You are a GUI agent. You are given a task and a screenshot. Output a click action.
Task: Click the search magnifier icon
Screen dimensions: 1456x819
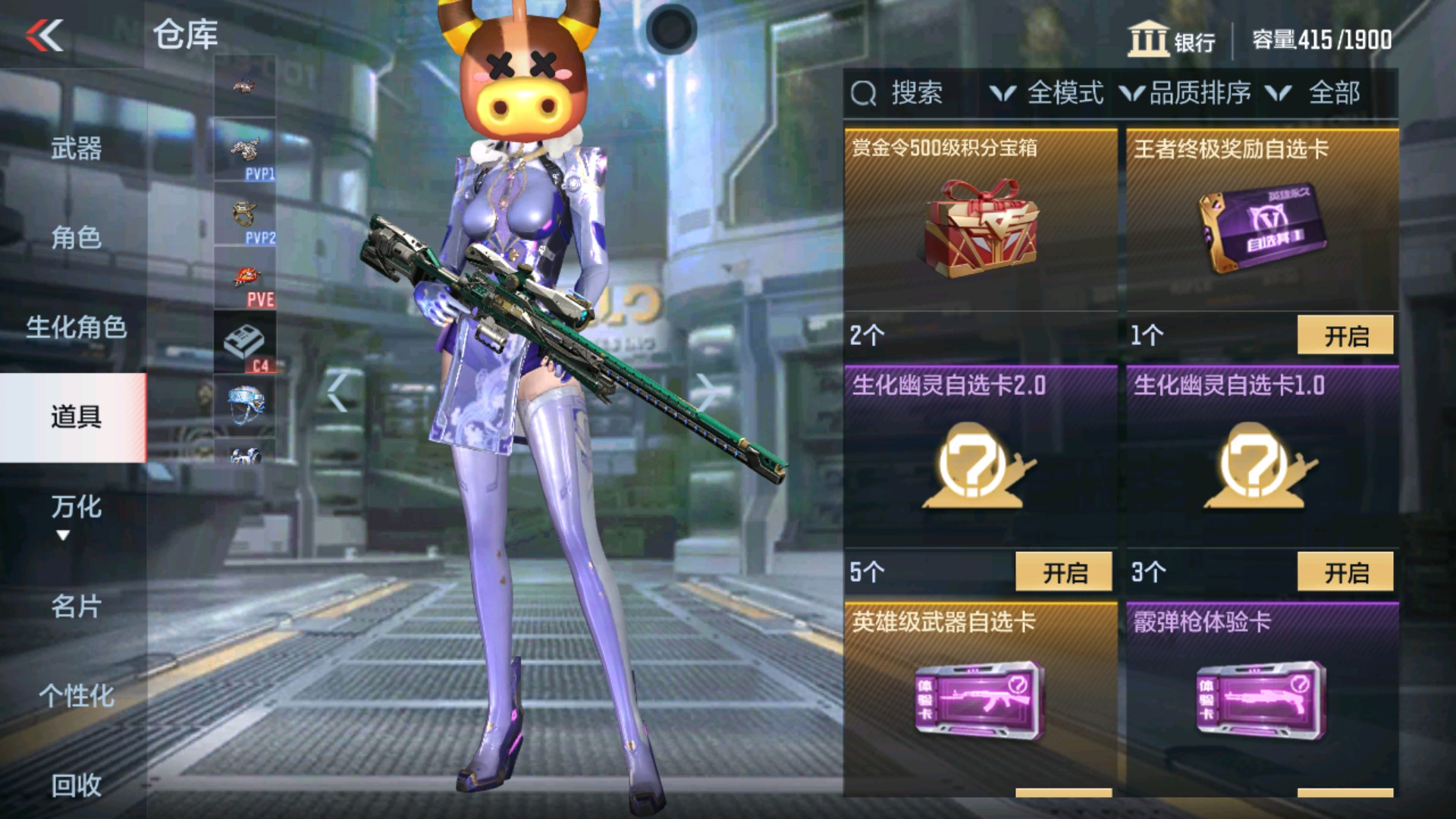[864, 93]
